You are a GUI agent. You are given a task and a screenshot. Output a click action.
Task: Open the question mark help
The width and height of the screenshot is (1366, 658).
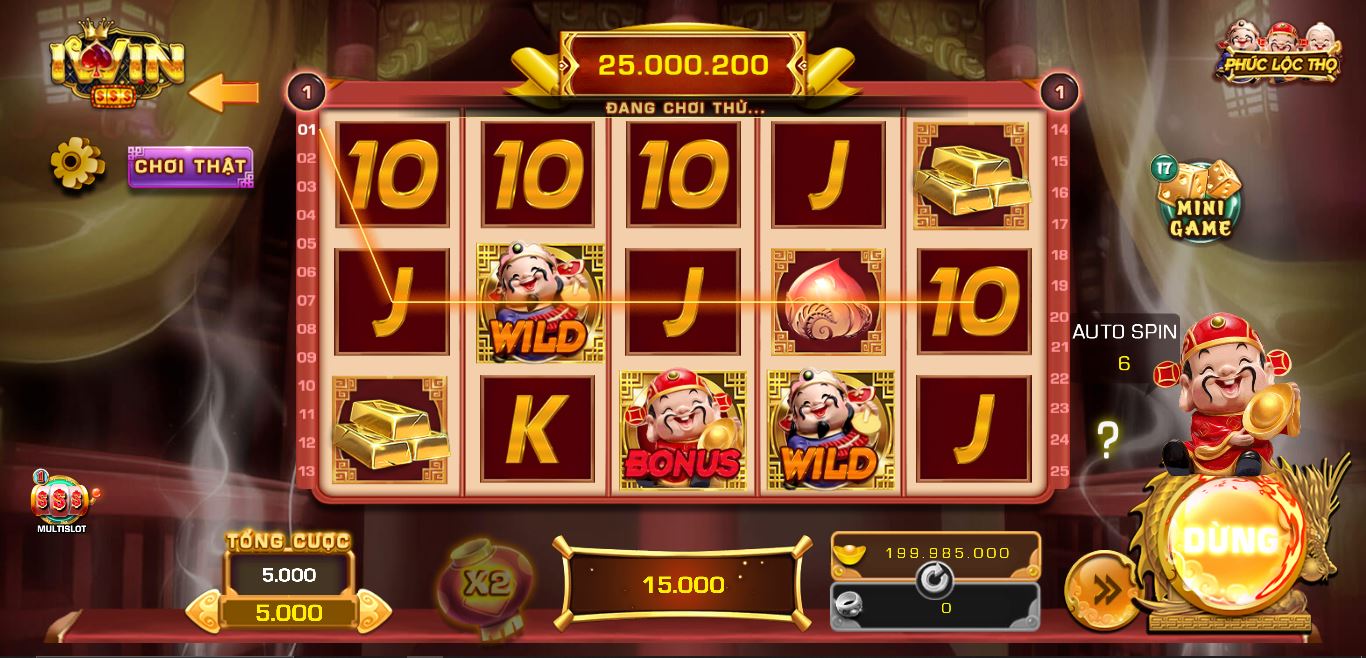pos(1107,440)
